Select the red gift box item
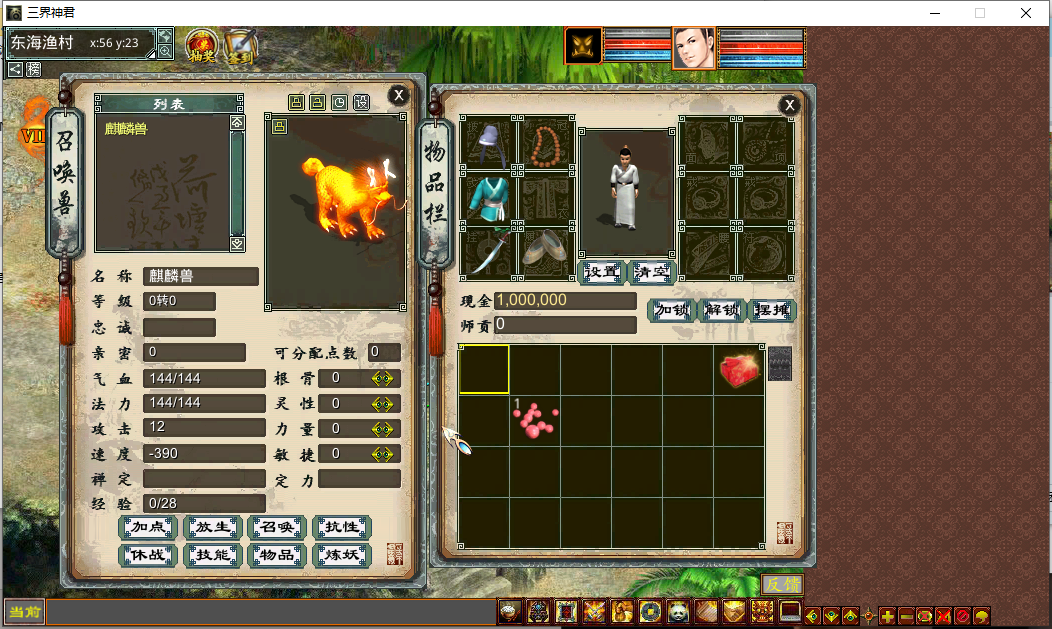 pos(739,370)
